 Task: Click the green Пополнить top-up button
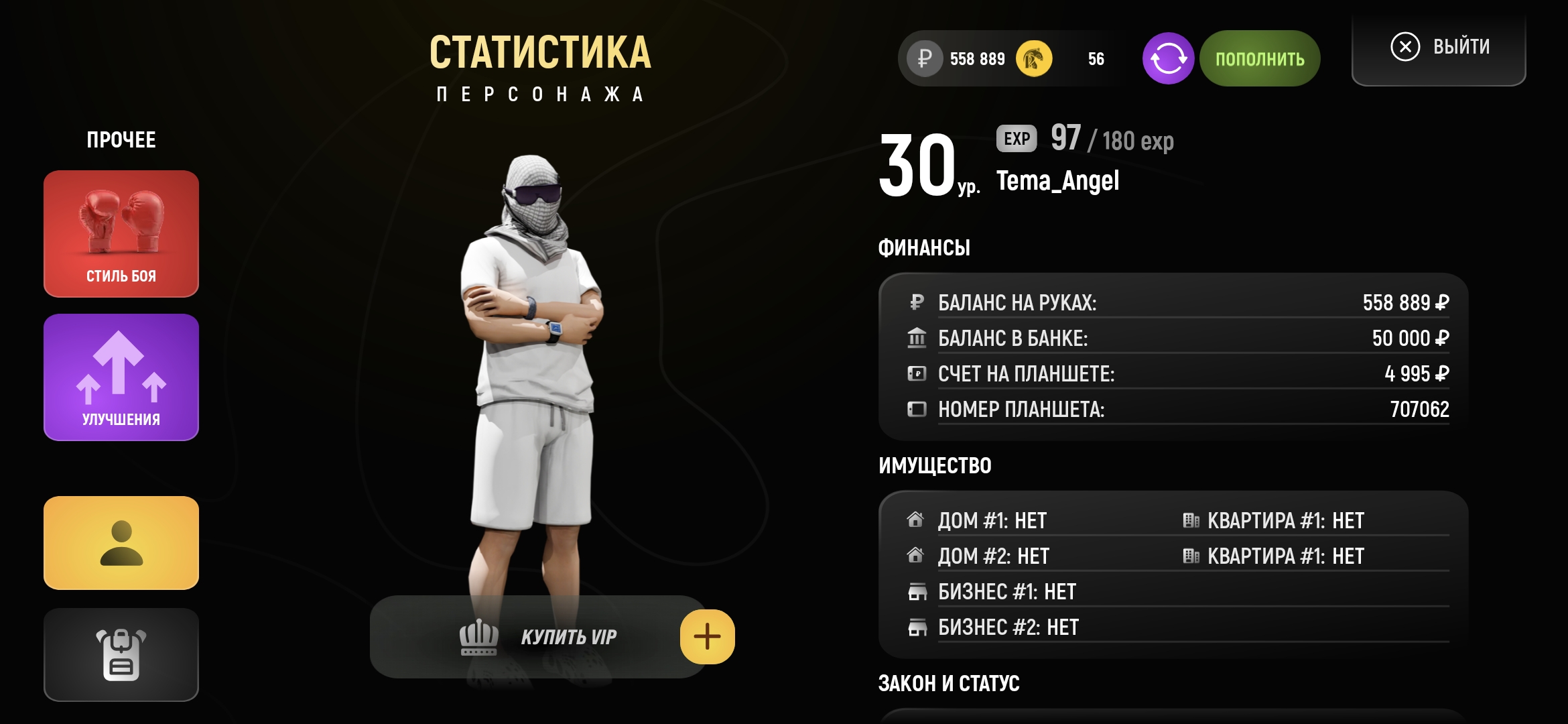pos(1260,59)
